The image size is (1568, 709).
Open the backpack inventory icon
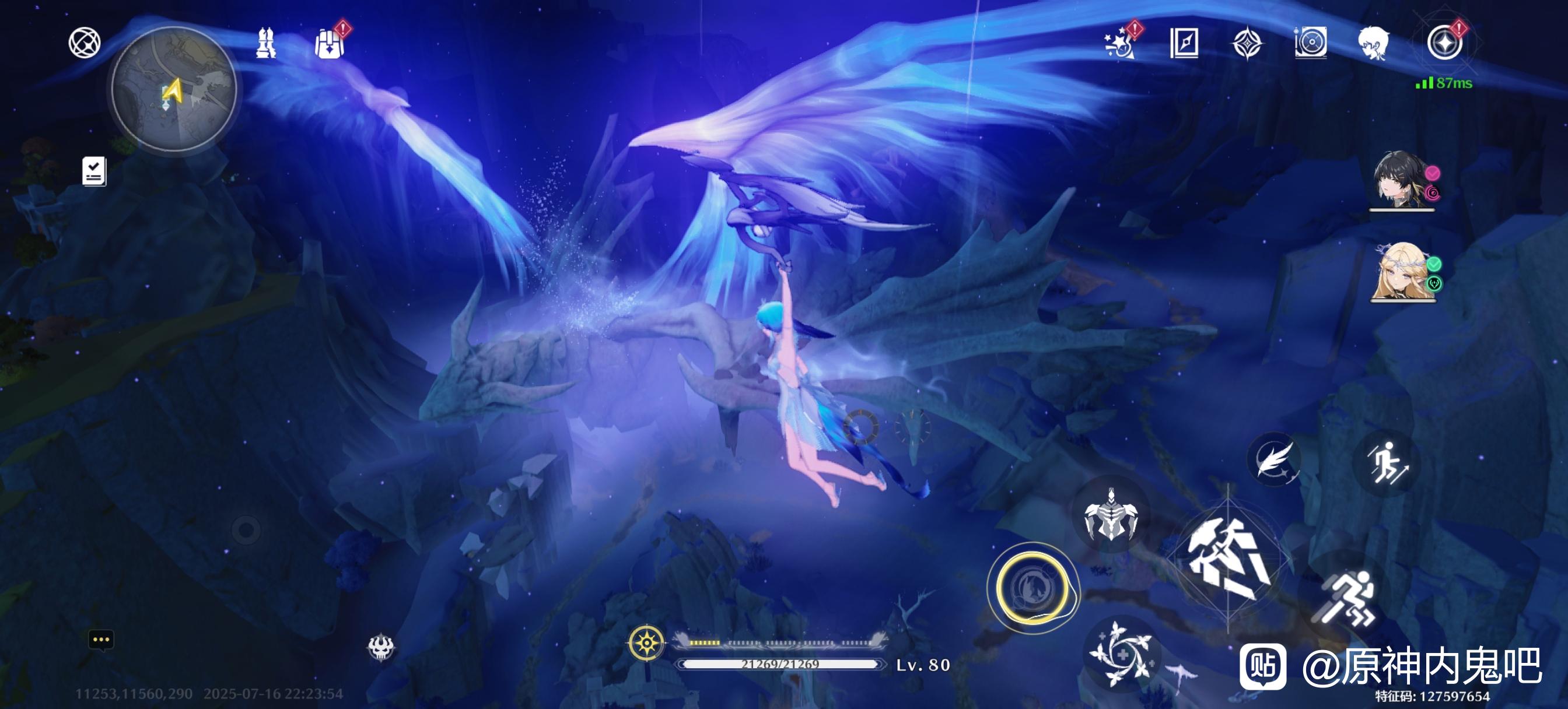tap(330, 43)
